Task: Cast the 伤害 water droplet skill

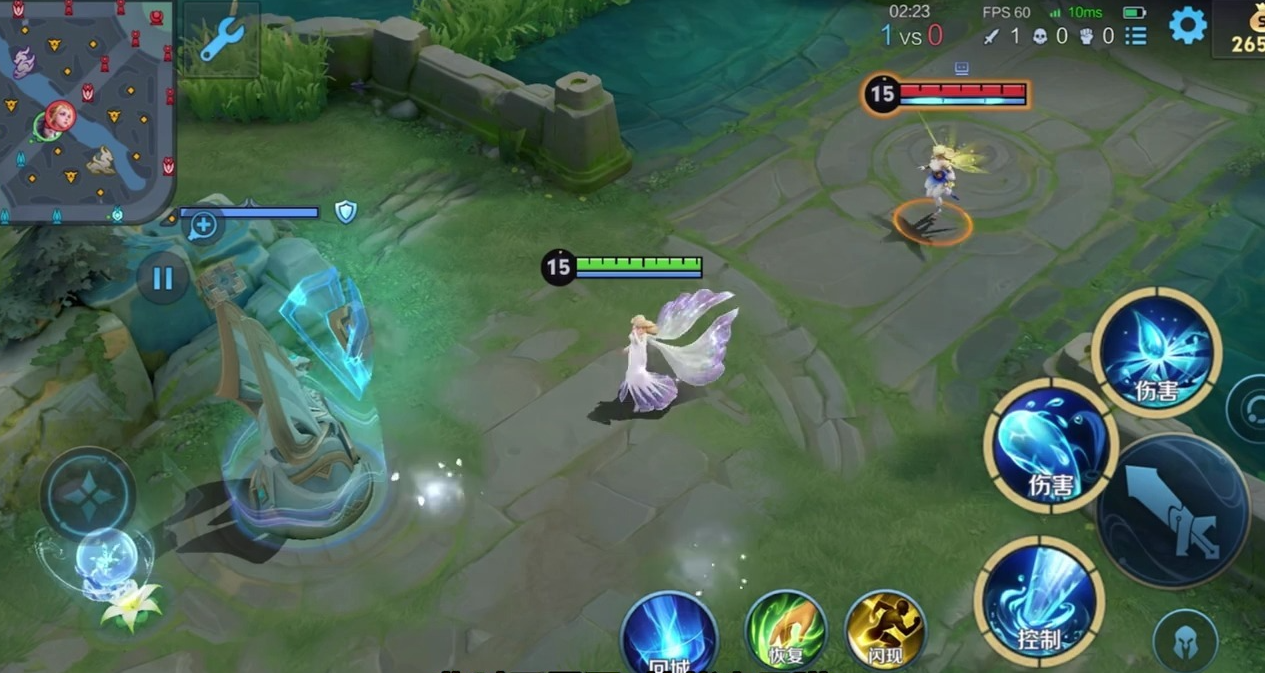Action: click(1050, 445)
